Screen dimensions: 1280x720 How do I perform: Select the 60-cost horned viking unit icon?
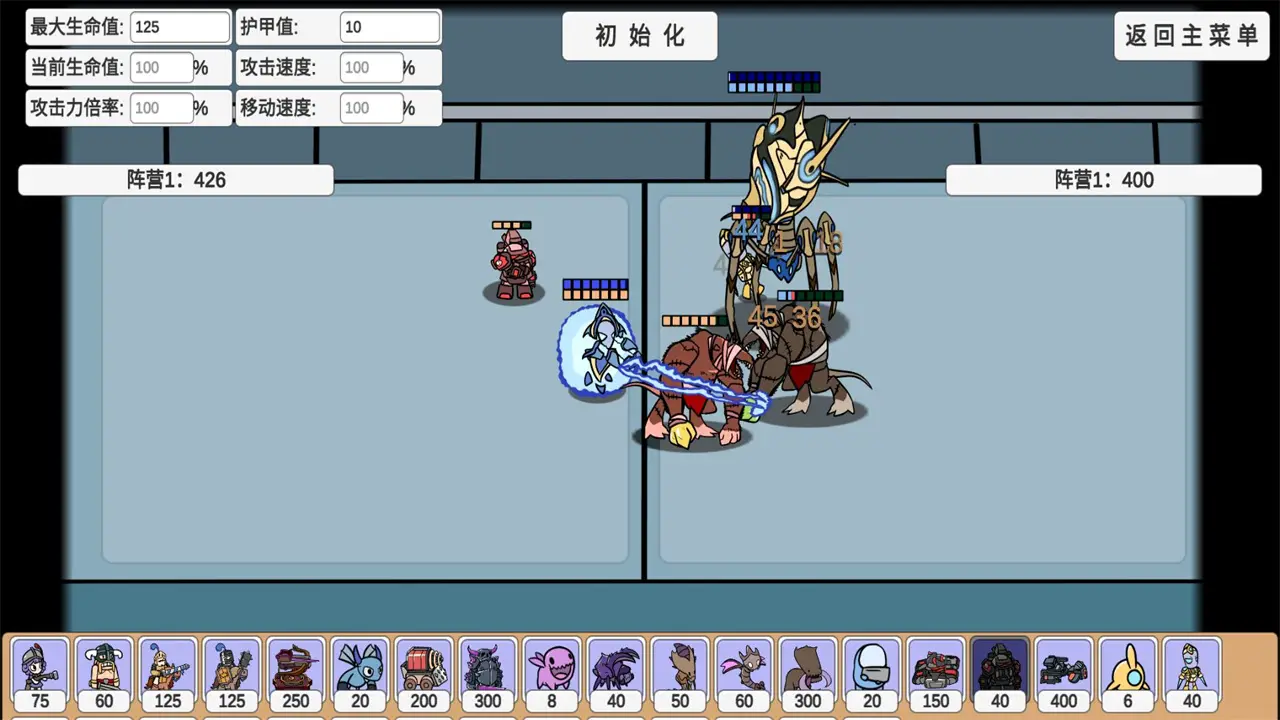pyautogui.click(x=104, y=670)
